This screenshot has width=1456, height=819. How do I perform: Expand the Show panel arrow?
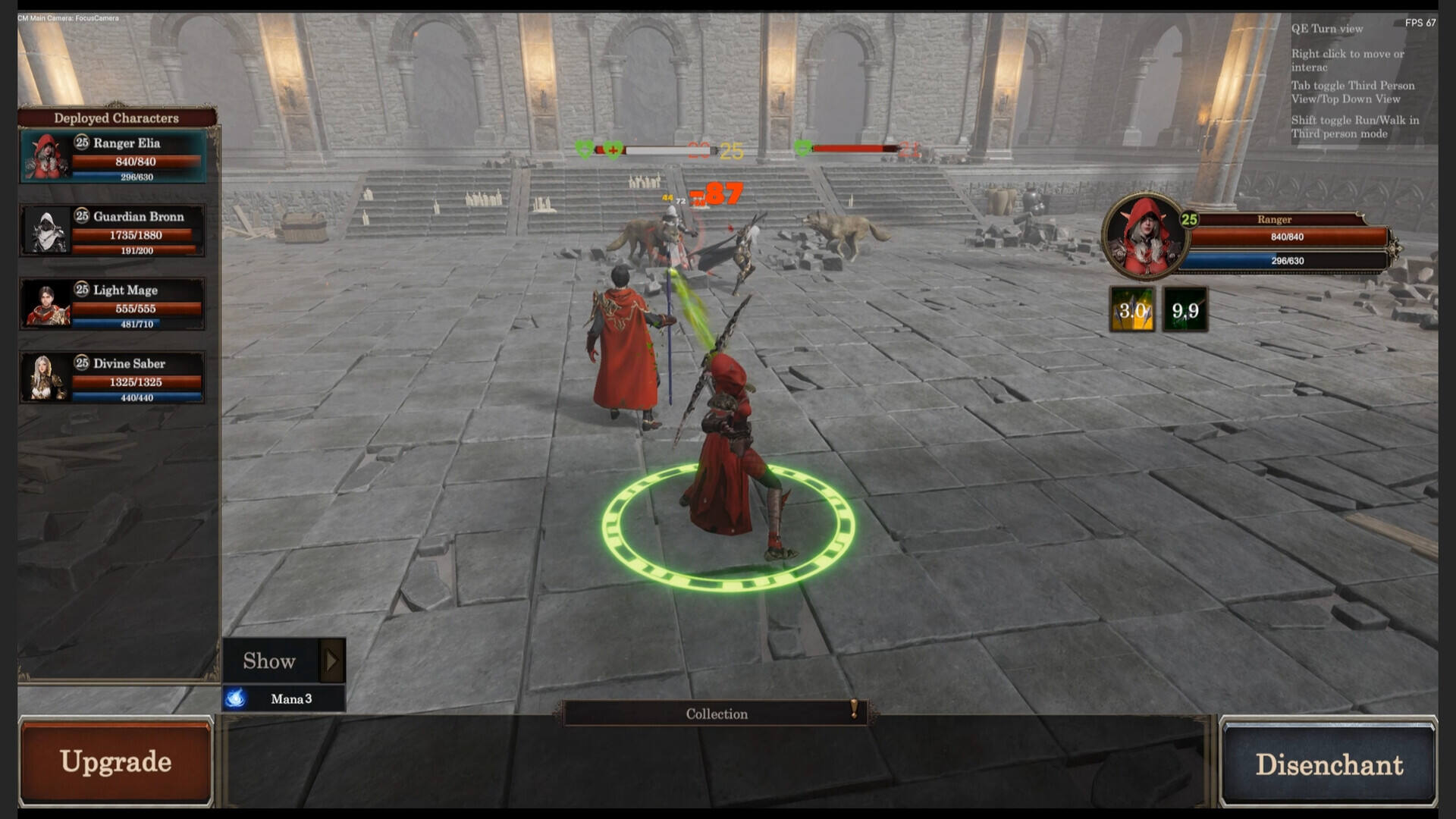331,661
